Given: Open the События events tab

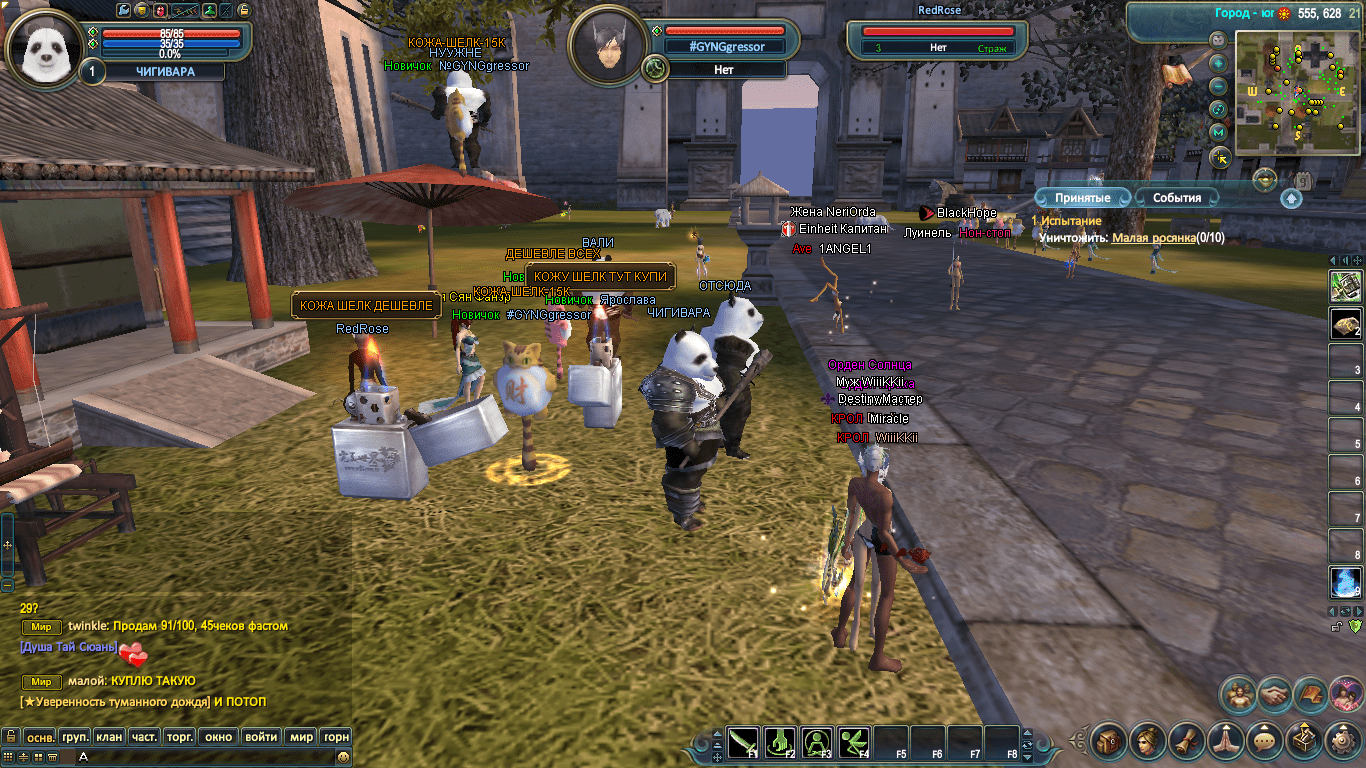Looking at the screenshot, I should point(1177,198).
